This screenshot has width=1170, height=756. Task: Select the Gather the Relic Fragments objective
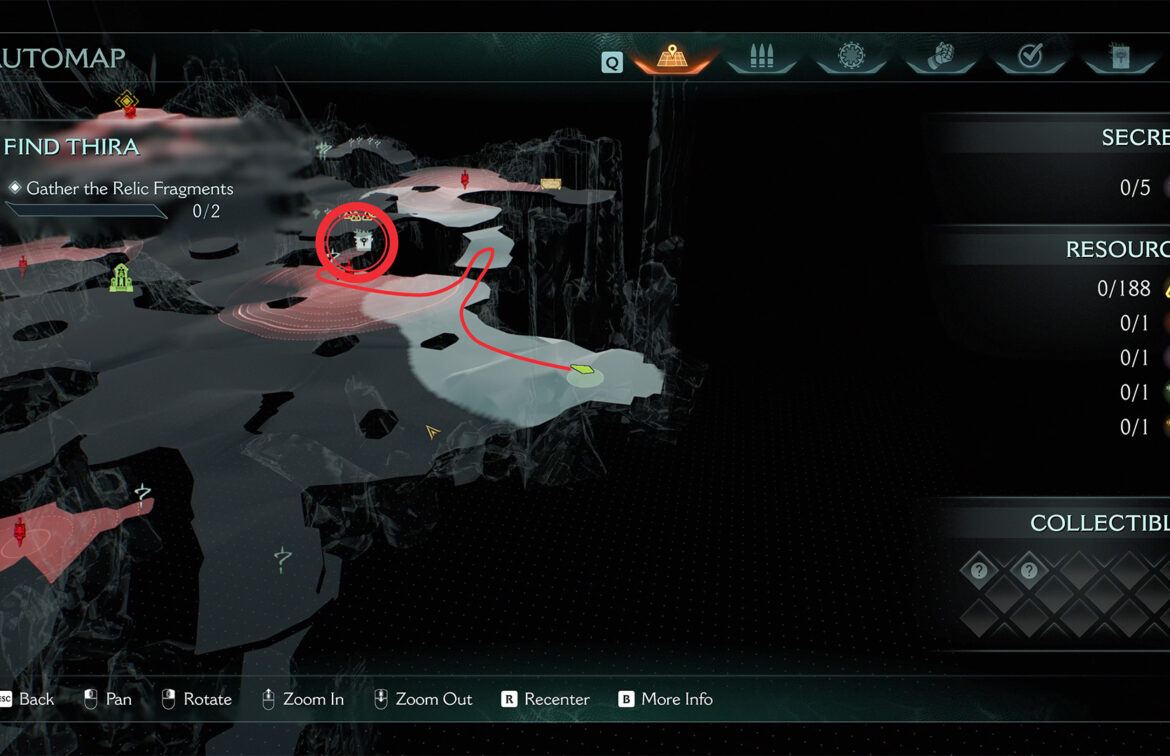[x=129, y=189]
